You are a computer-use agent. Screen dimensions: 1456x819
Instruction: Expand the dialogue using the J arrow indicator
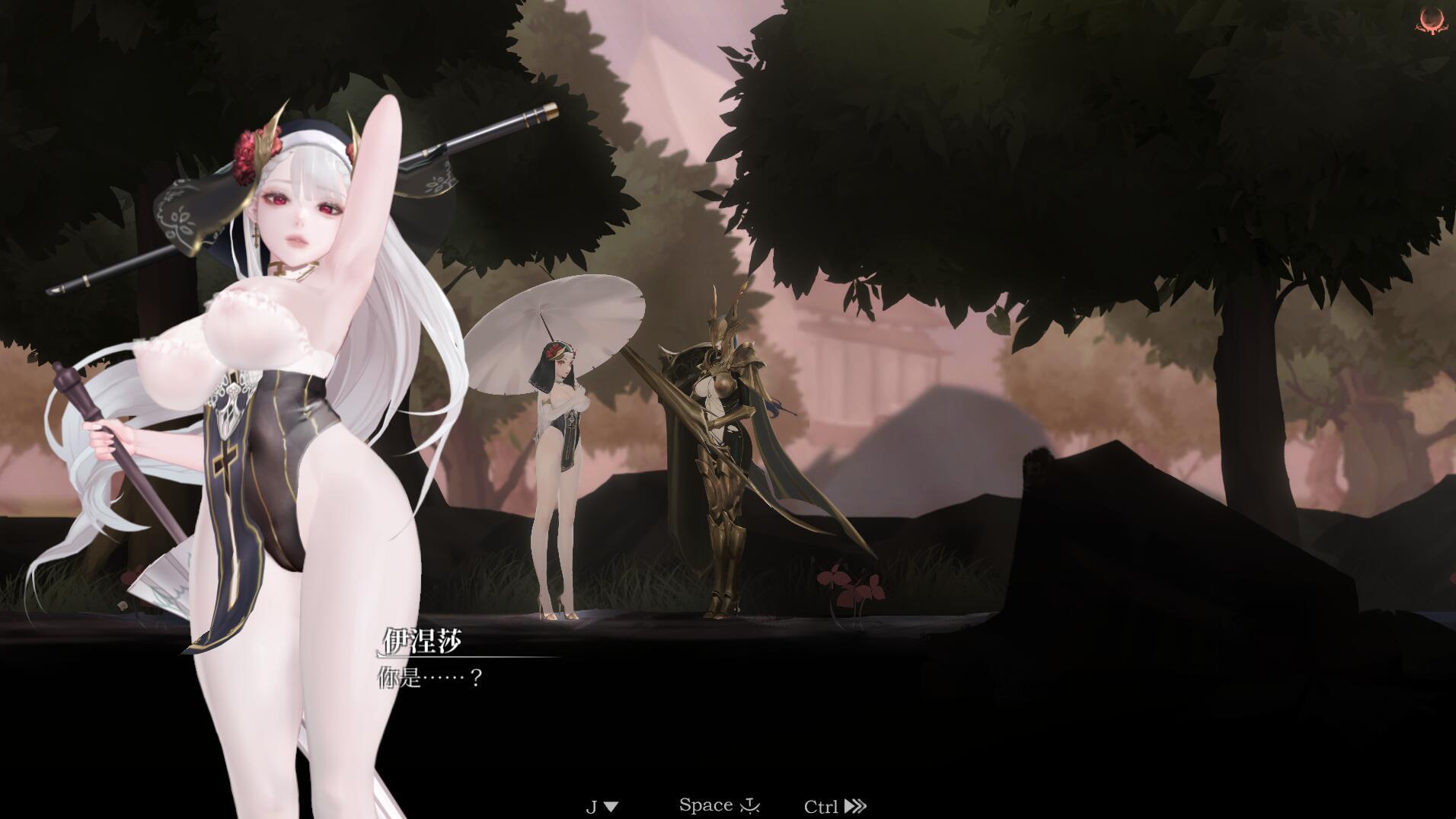(611, 805)
